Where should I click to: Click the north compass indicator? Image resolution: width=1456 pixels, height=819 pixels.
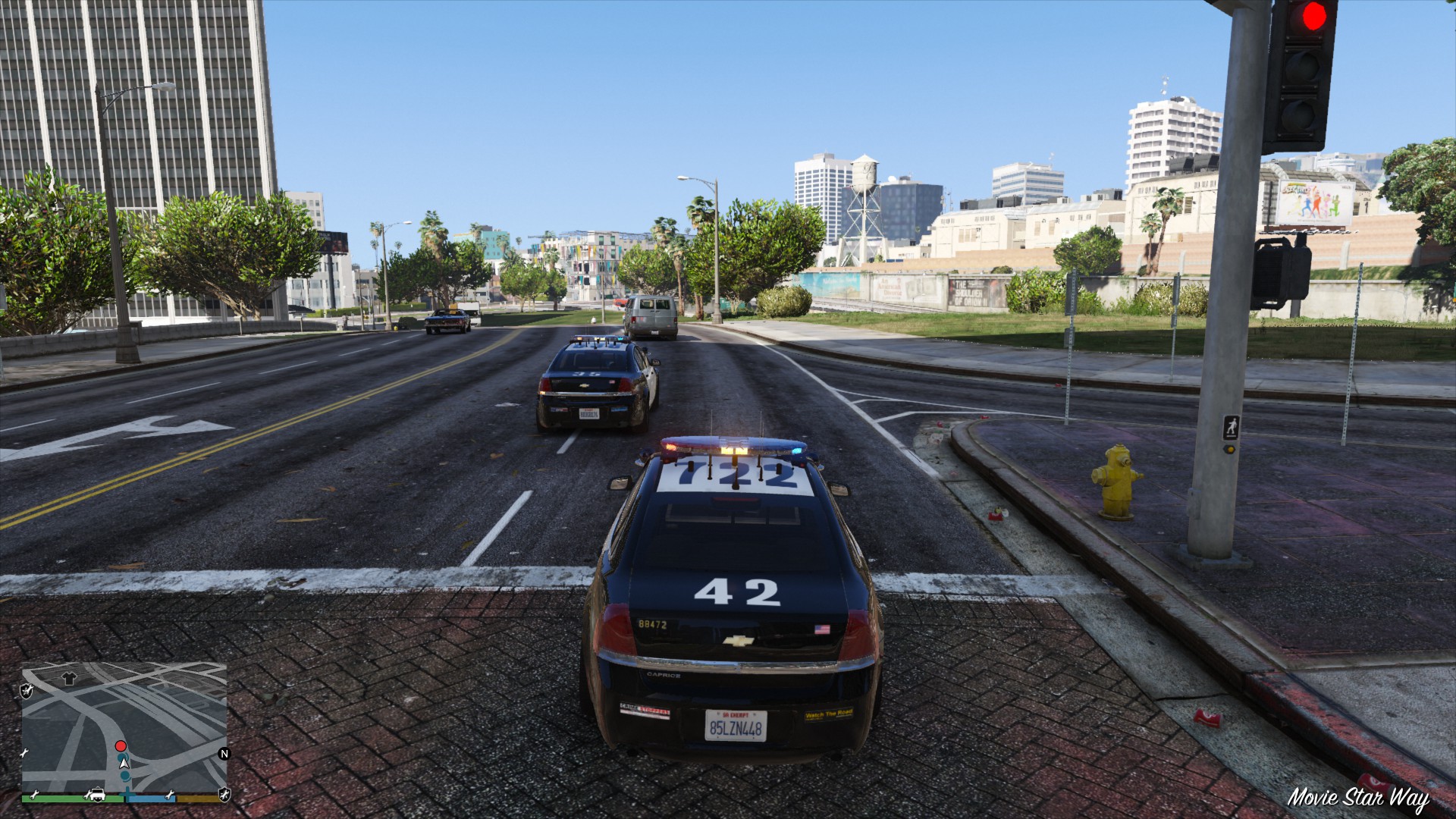224,753
